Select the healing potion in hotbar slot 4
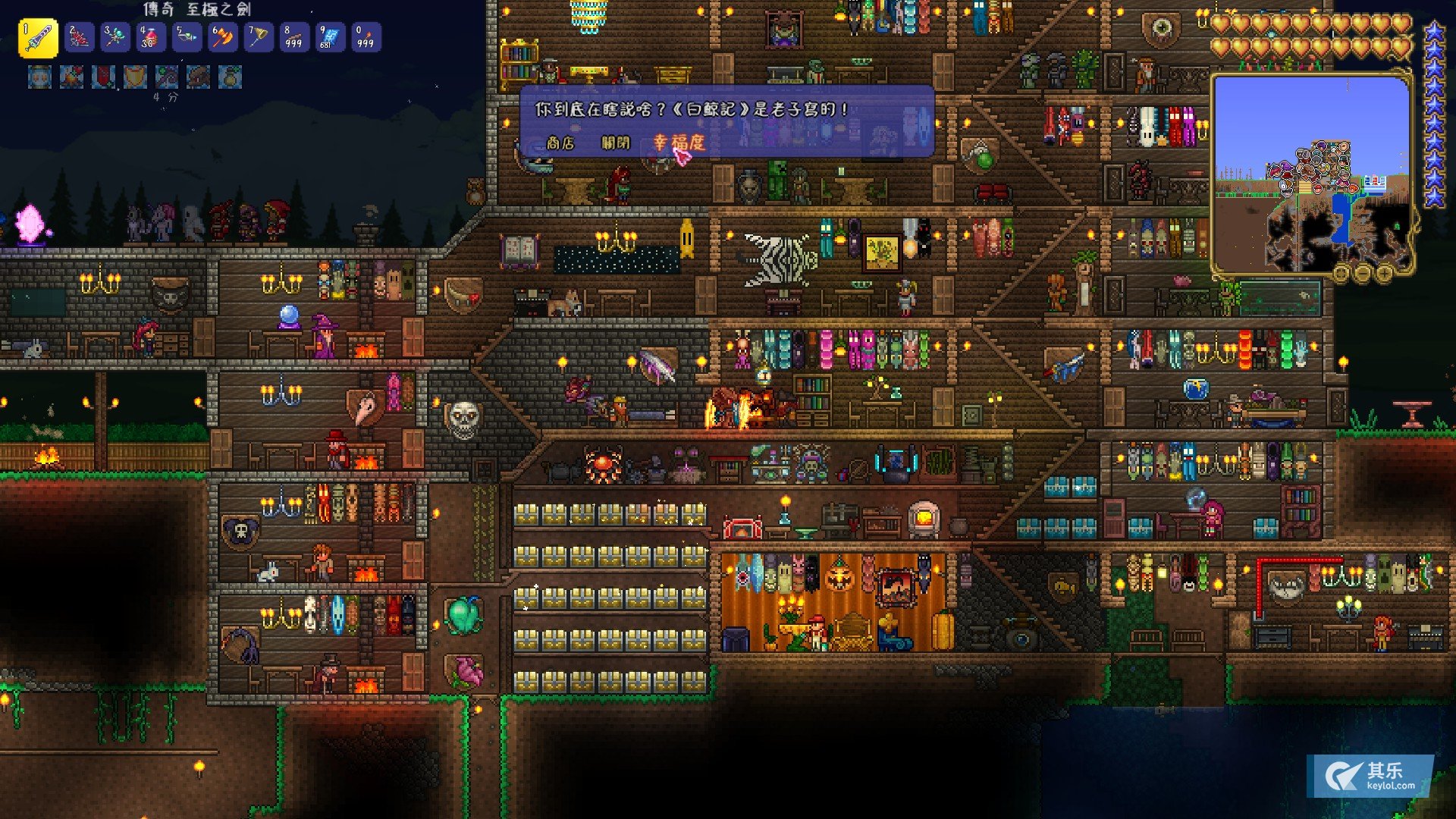This screenshot has height=819, width=1456. [x=150, y=38]
